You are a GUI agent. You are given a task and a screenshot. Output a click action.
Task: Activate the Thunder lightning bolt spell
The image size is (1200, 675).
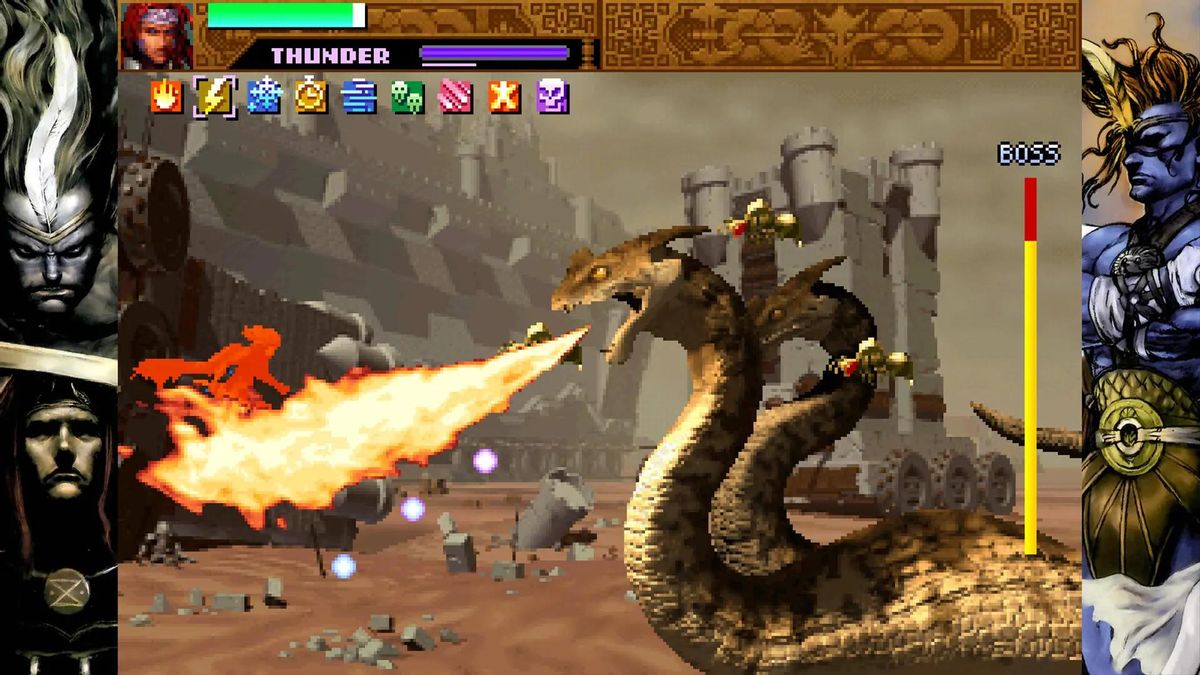(215, 96)
